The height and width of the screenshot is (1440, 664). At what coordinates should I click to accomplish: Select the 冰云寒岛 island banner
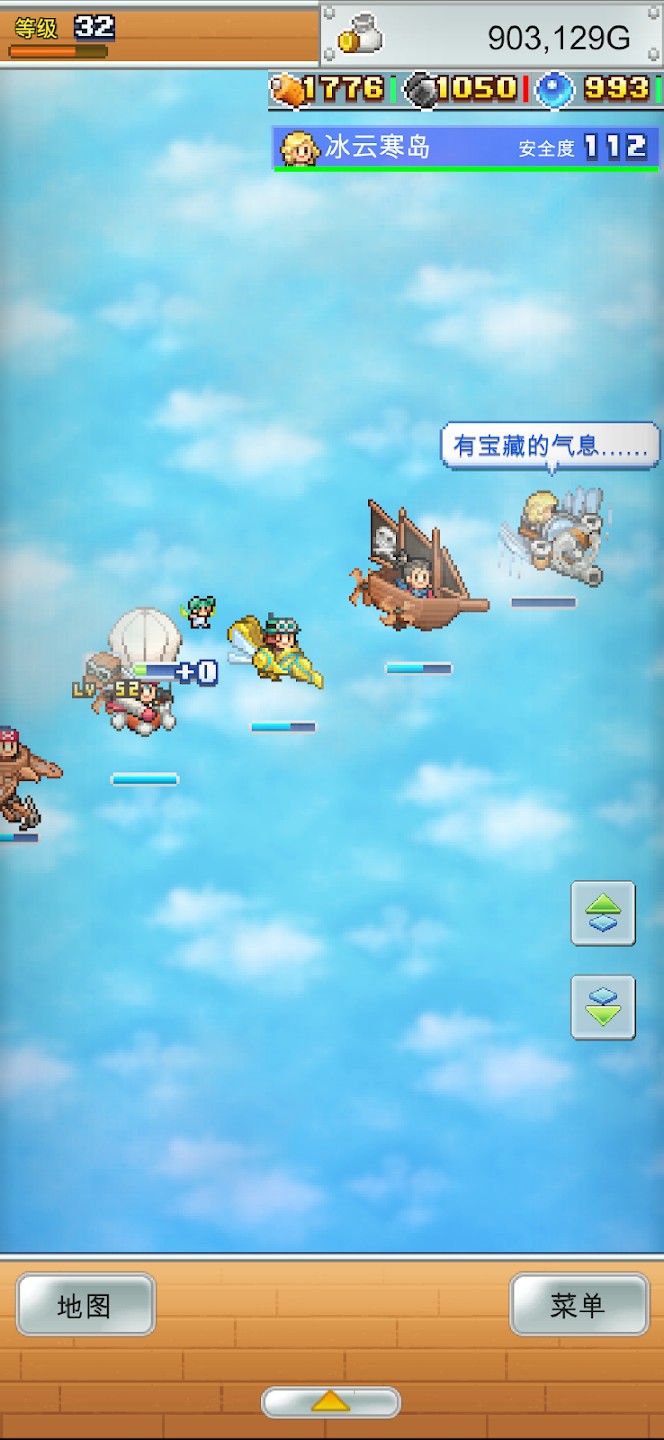click(x=466, y=148)
